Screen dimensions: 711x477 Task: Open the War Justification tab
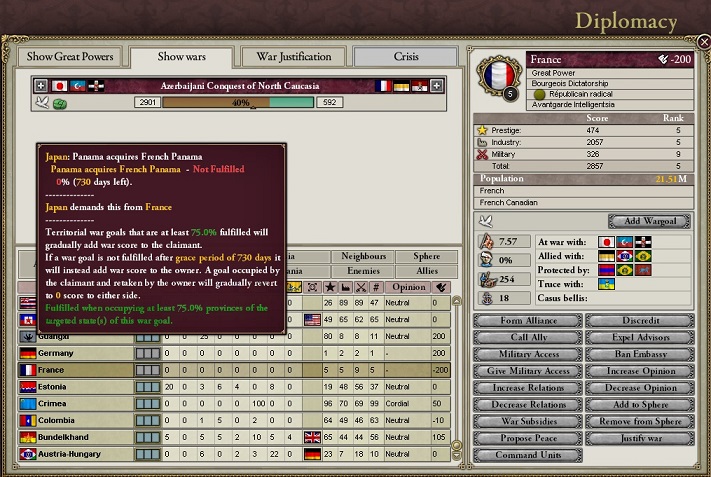[x=292, y=57]
